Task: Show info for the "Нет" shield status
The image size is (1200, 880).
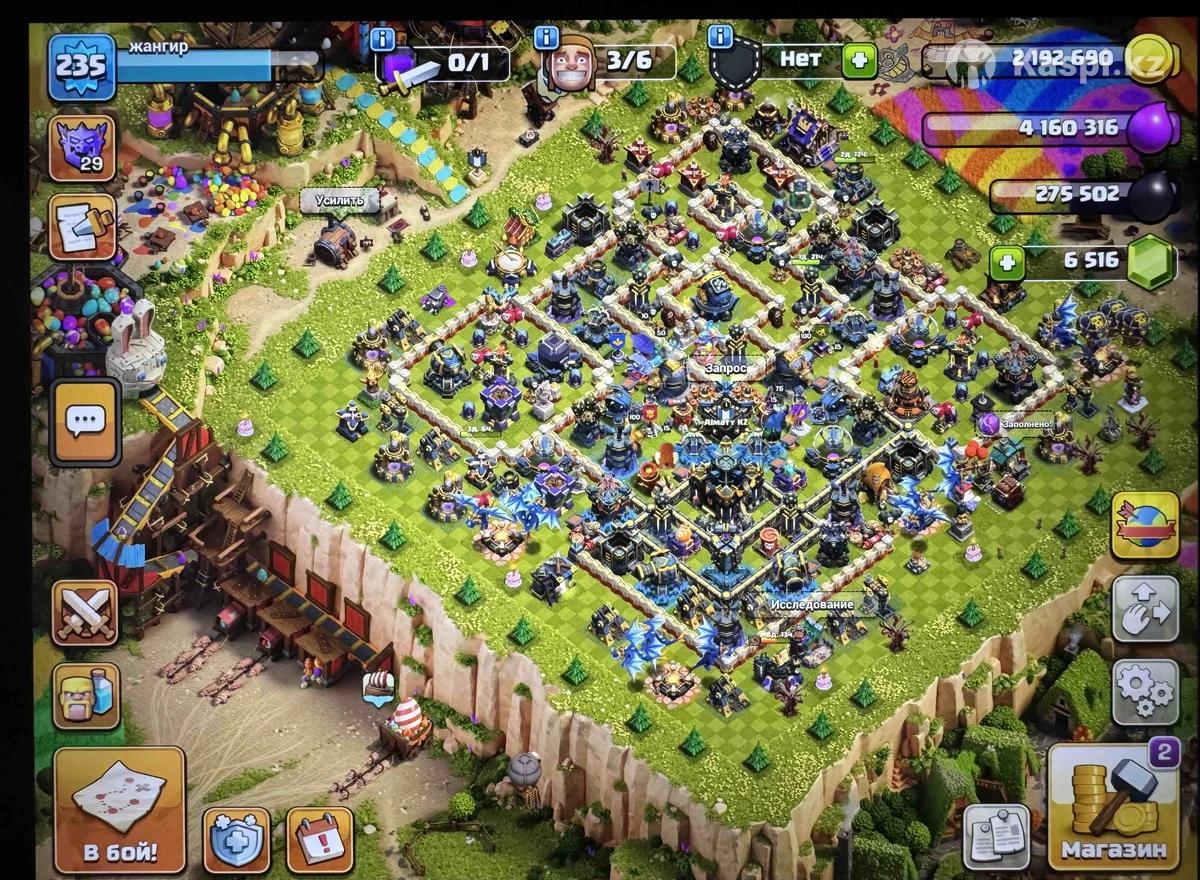Action: point(720,38)
